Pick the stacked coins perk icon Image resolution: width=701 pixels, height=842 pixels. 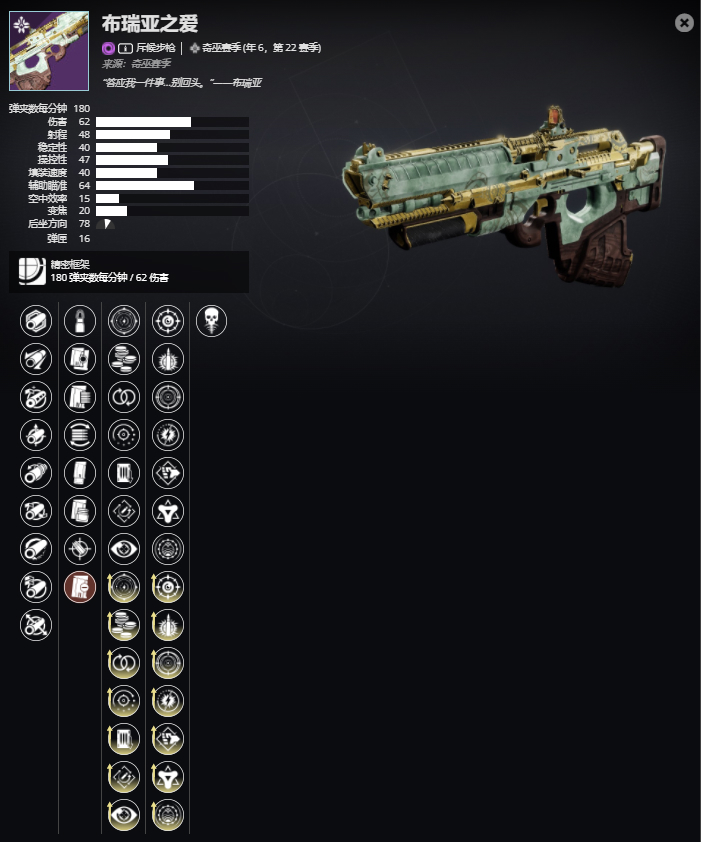(x=124, y=359)
